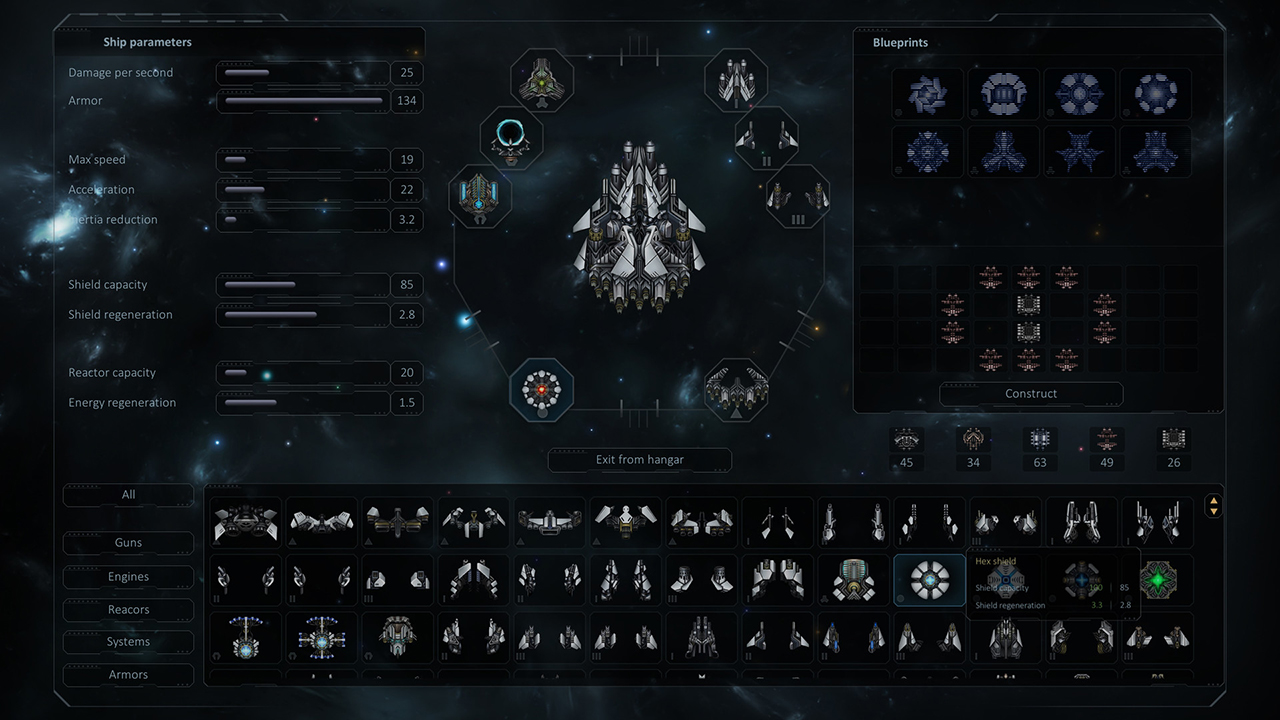Click the glowing blue ring hex slot

coord(511,141)
